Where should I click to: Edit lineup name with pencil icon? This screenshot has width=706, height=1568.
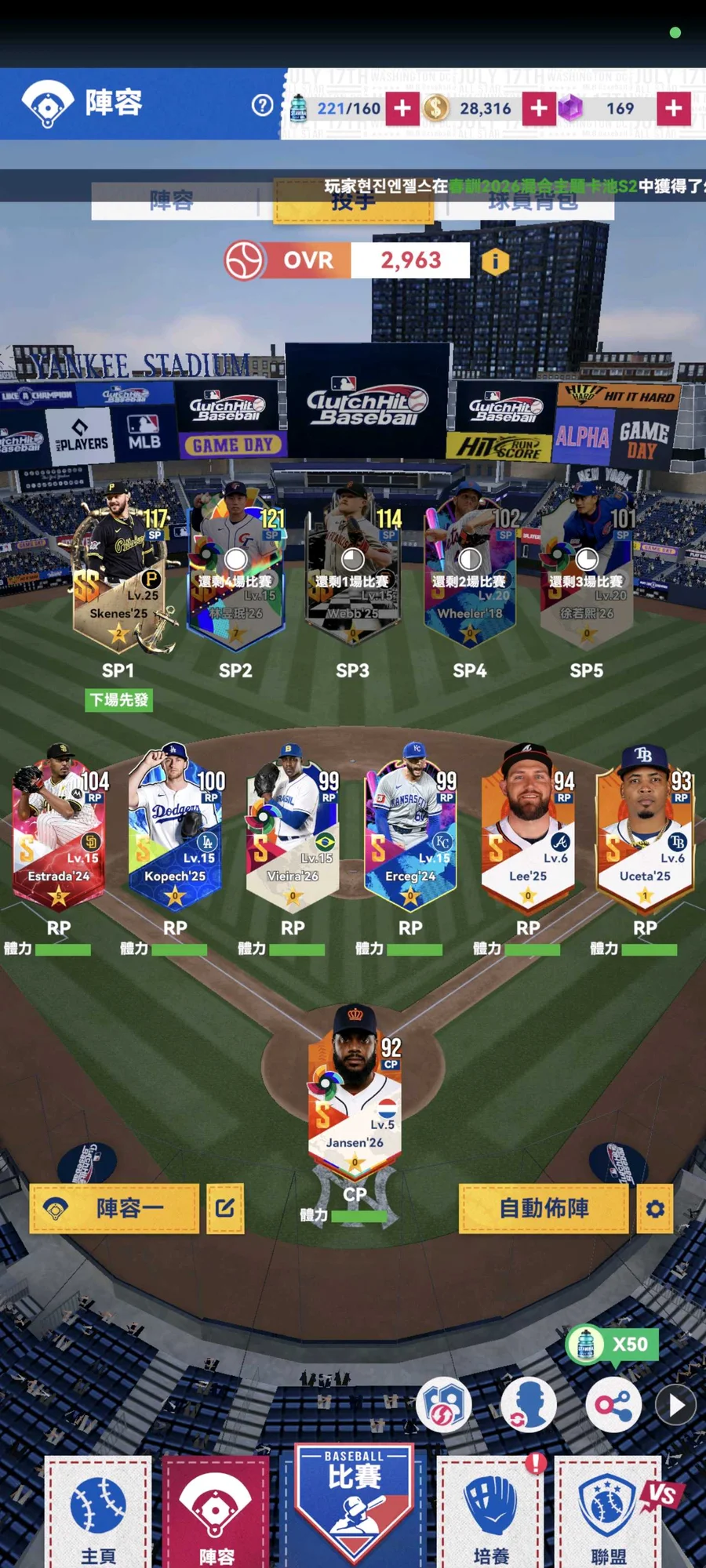coord(225,1208)
